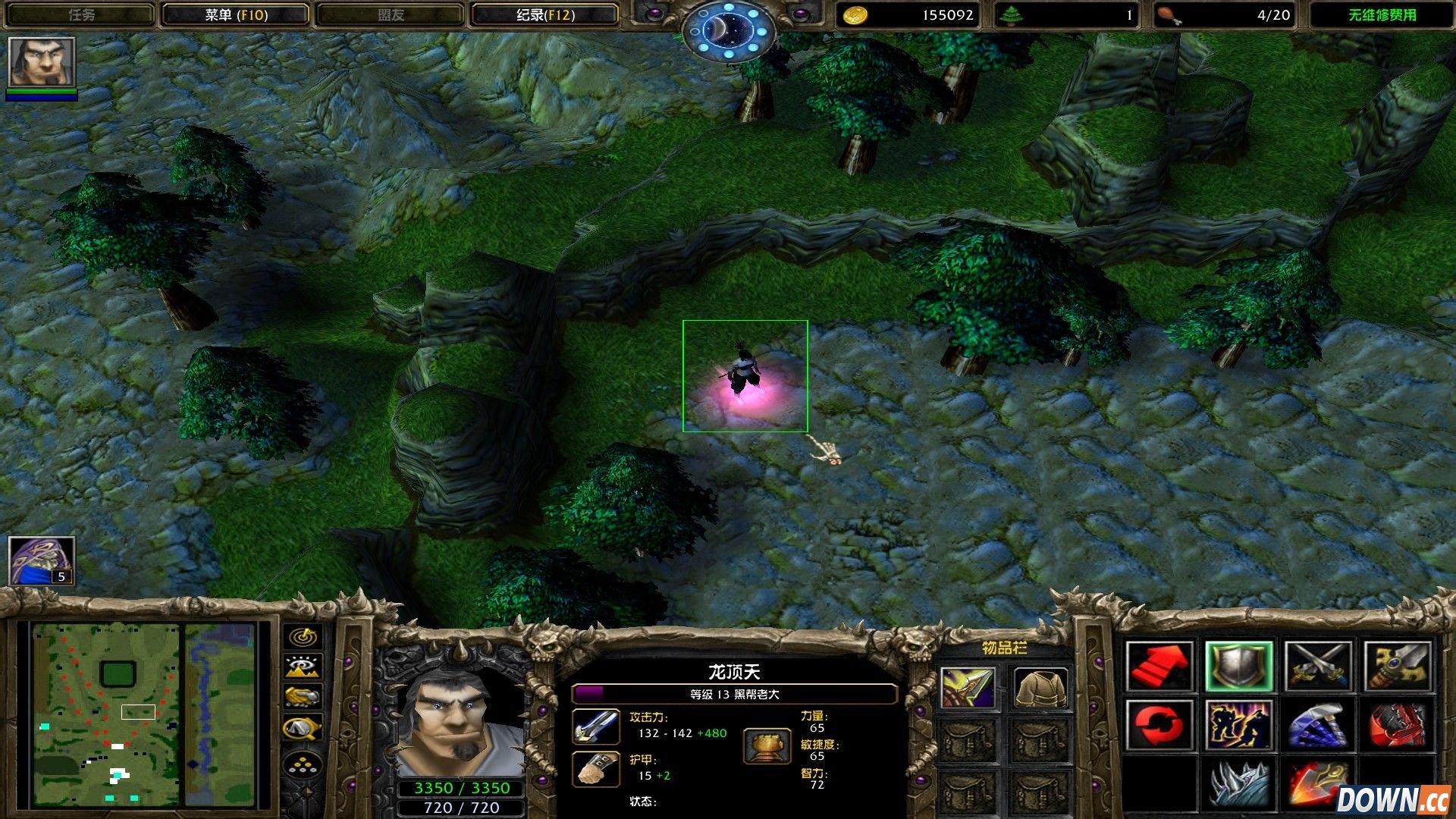Activate the red arrow move command
The height and width of the screenshot is (819, 1456).
click(1159, 667)
